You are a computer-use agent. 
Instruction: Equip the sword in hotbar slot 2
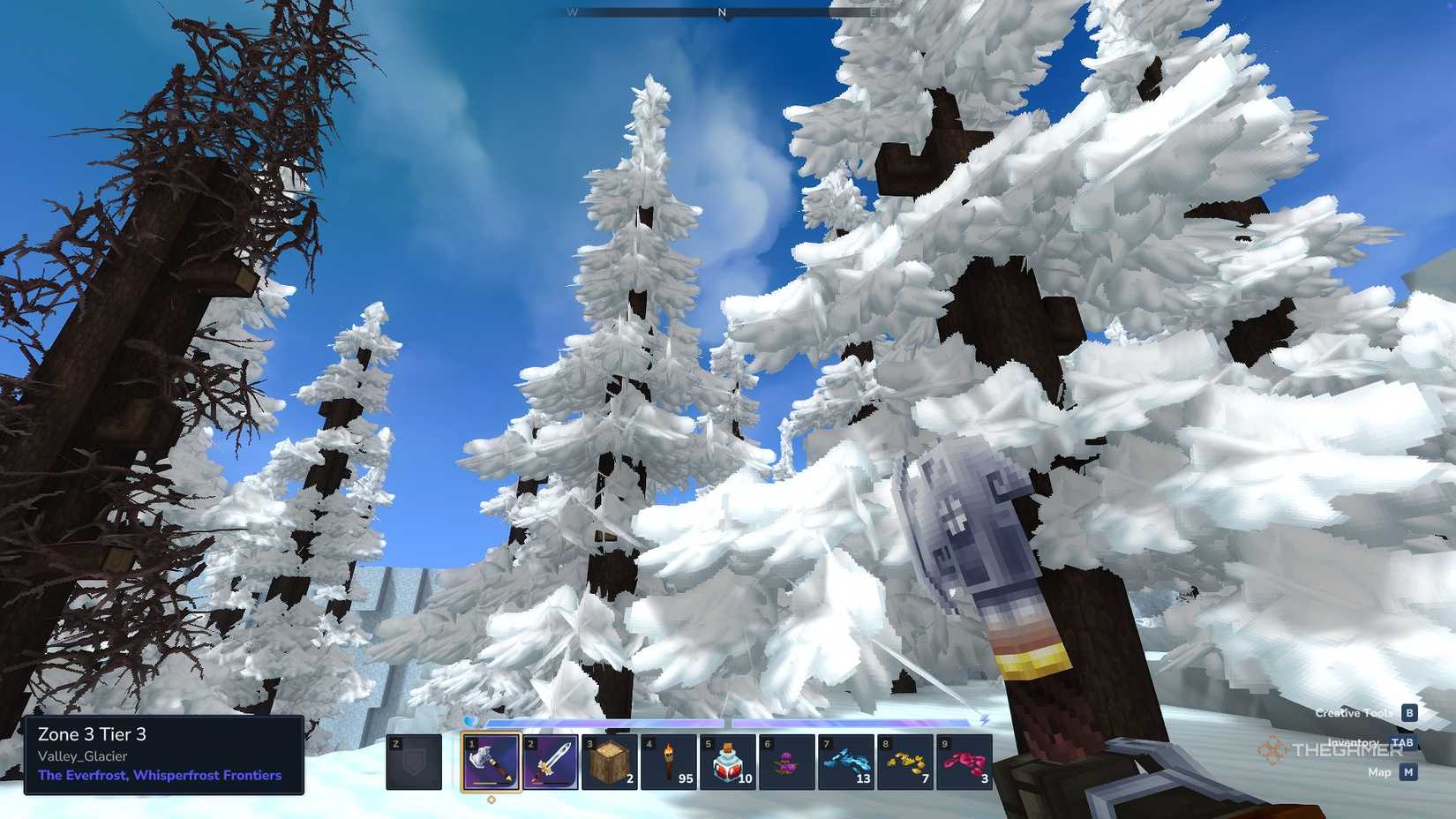(x=552, y=763)
